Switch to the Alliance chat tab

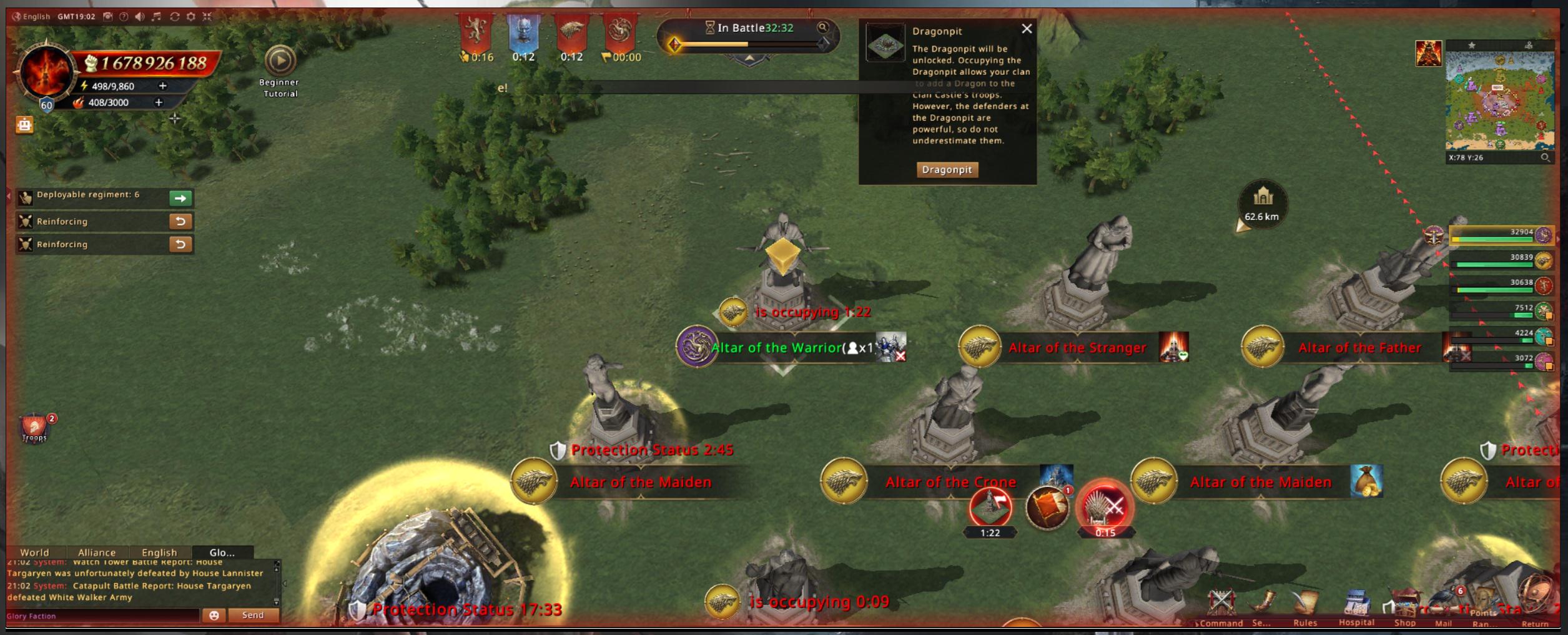(97, 553)
